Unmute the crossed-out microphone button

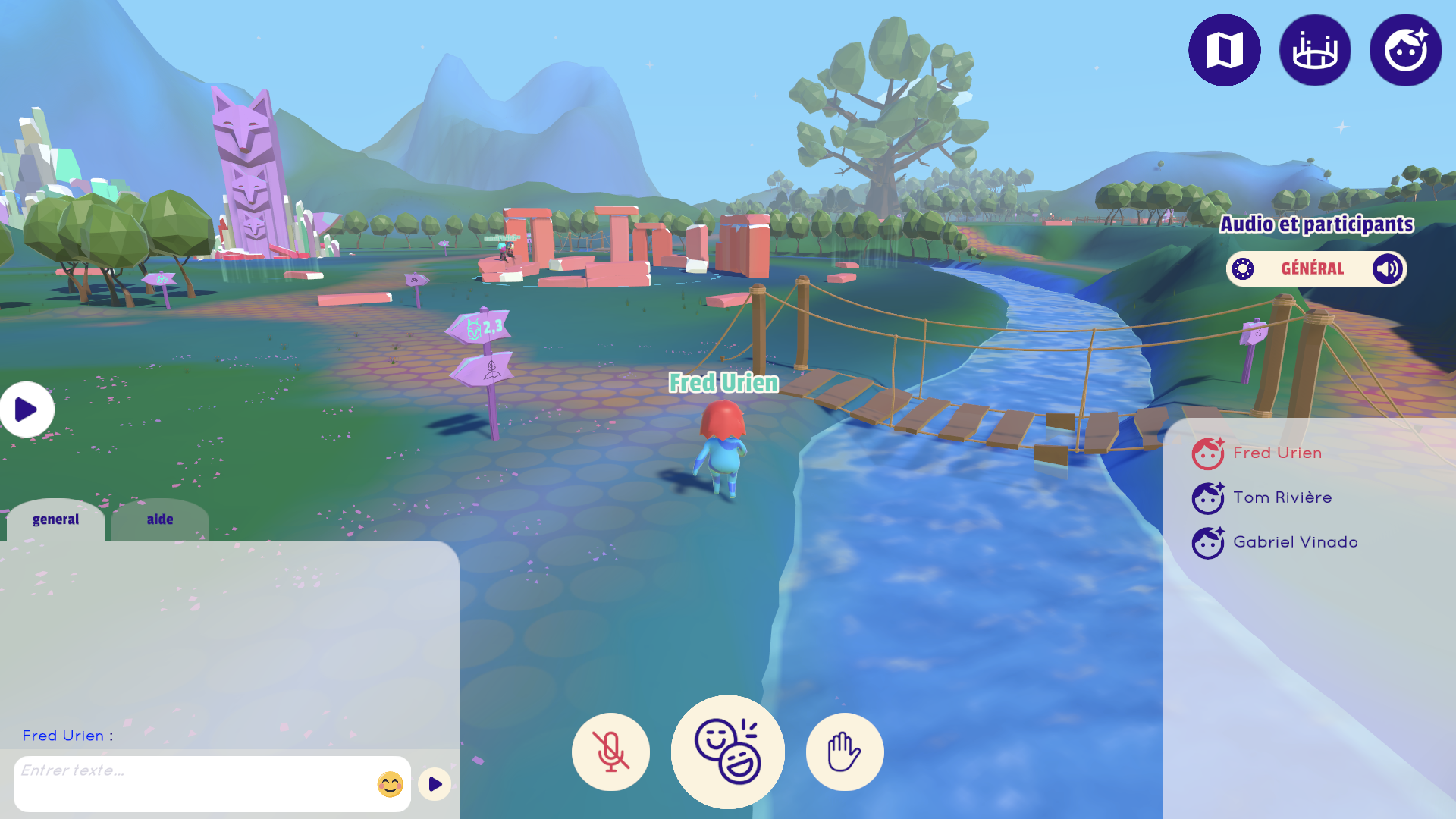610,752
